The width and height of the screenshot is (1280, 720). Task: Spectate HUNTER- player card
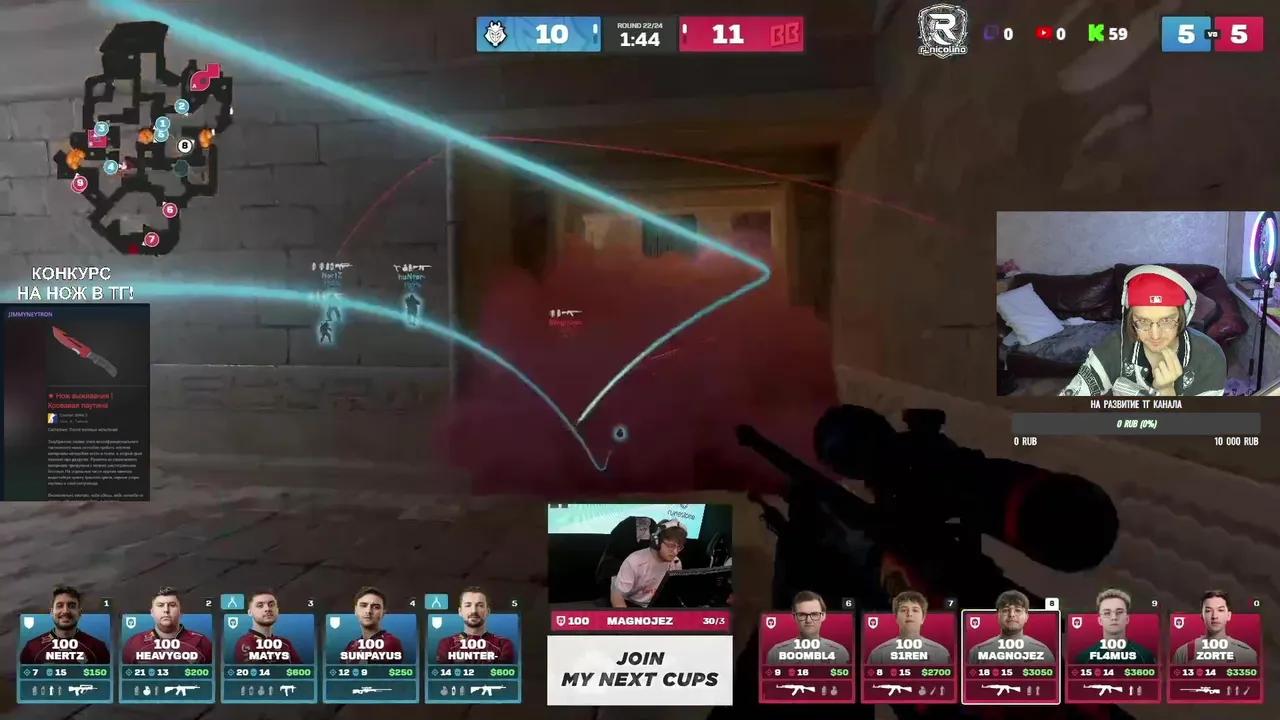472,650
